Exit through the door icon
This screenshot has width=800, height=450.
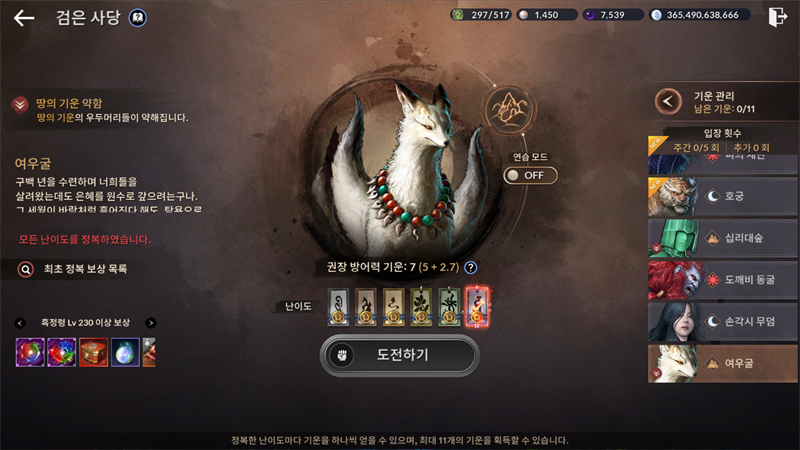[x=778, y=17]
